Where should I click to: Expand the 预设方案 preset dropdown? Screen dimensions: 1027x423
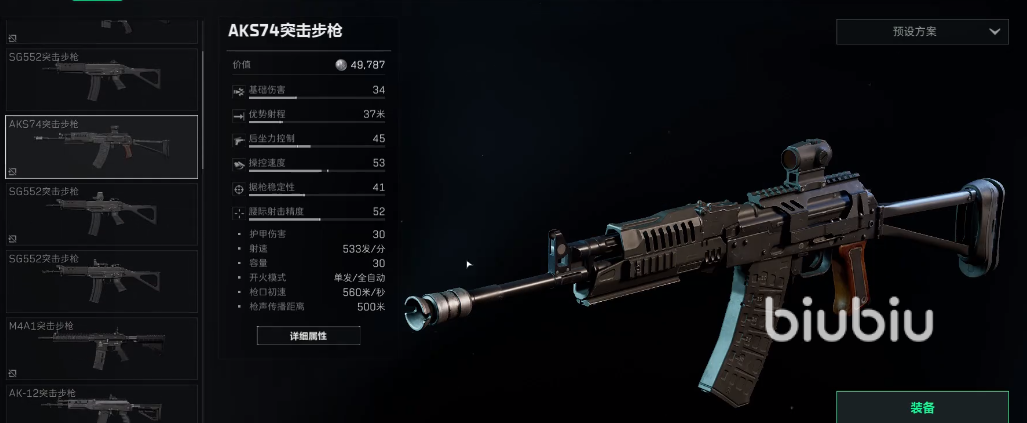coord(921,31)
